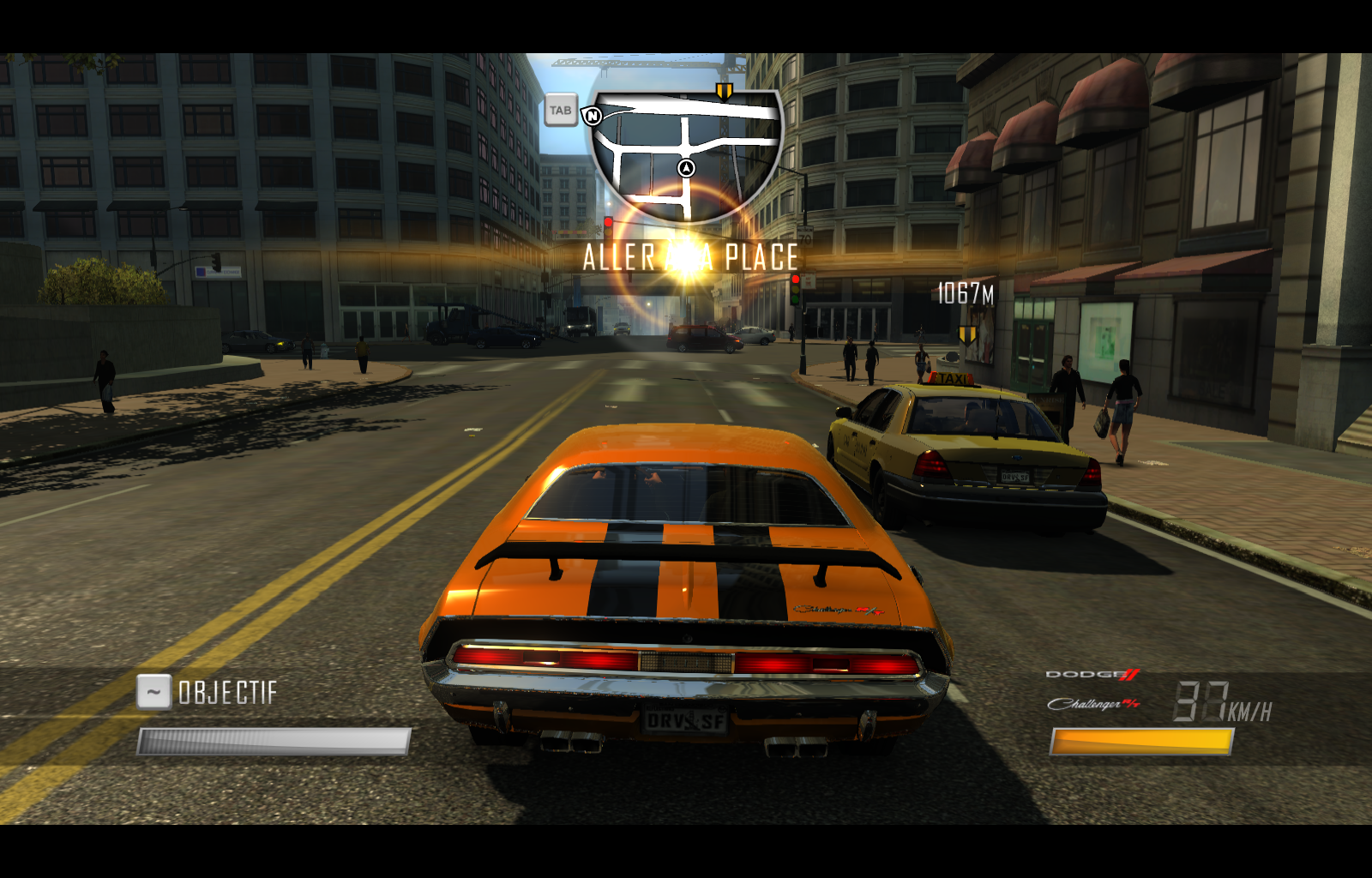
Task: Select the 1067M distance indicator
Action: pyautogui.click(x=964, y=292)
